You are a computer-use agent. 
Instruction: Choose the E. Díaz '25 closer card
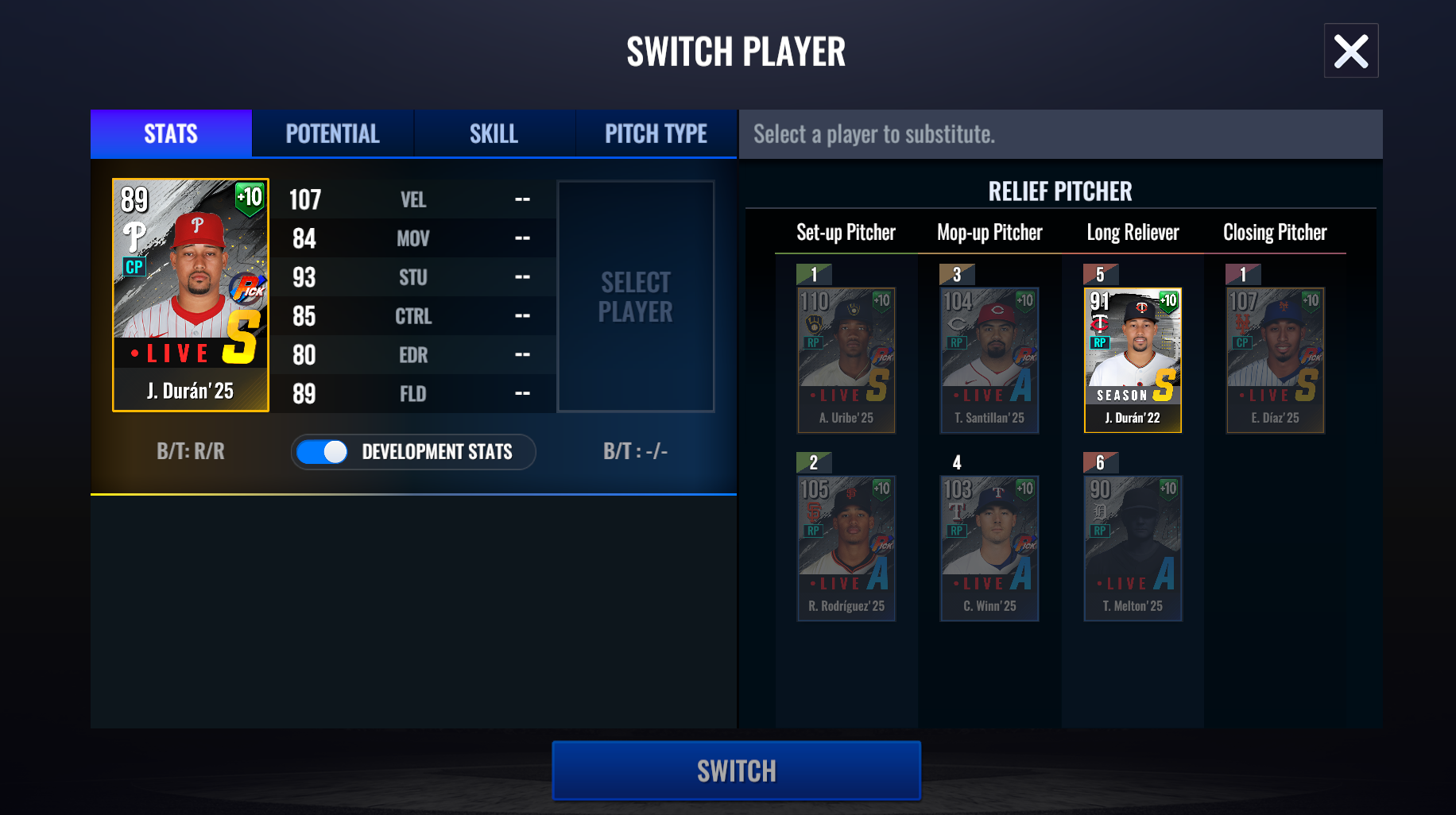(1275, 360)
